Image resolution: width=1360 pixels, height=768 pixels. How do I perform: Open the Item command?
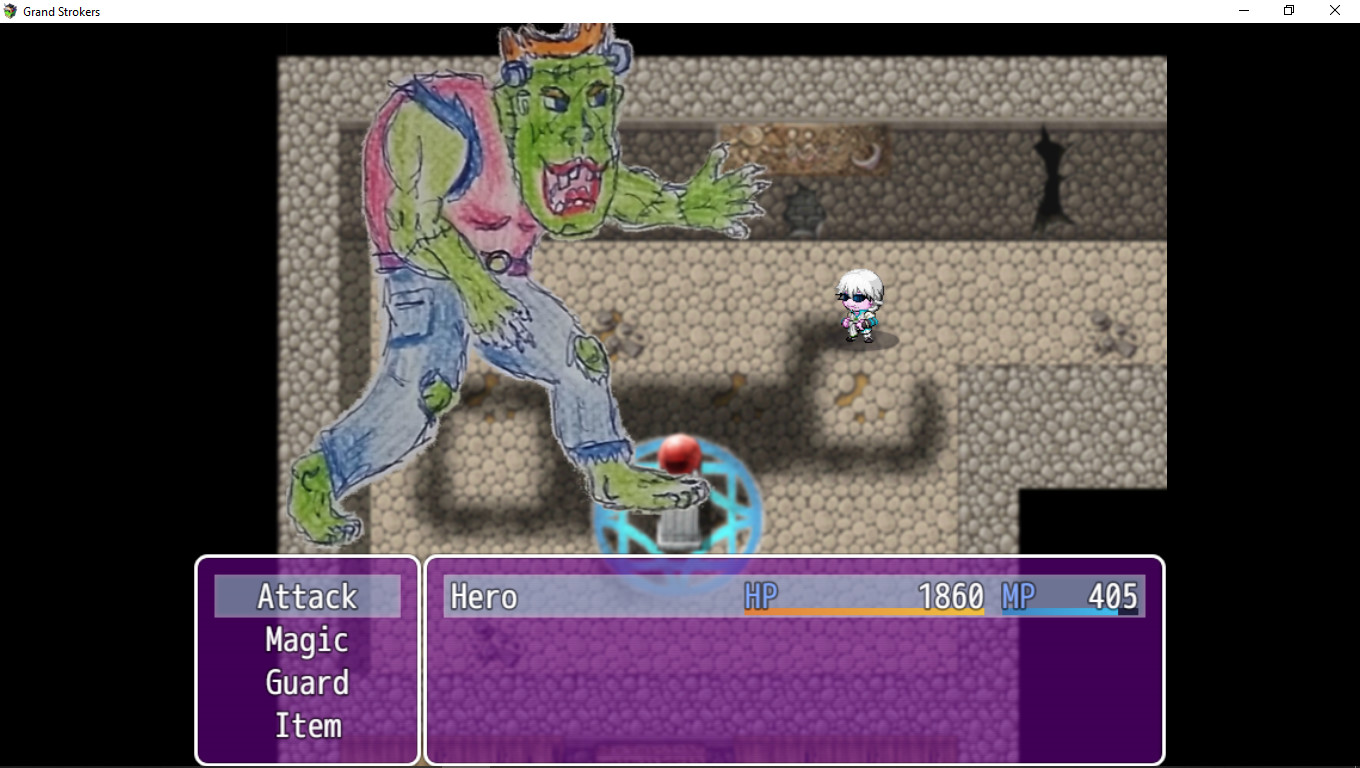pos(307,726)
